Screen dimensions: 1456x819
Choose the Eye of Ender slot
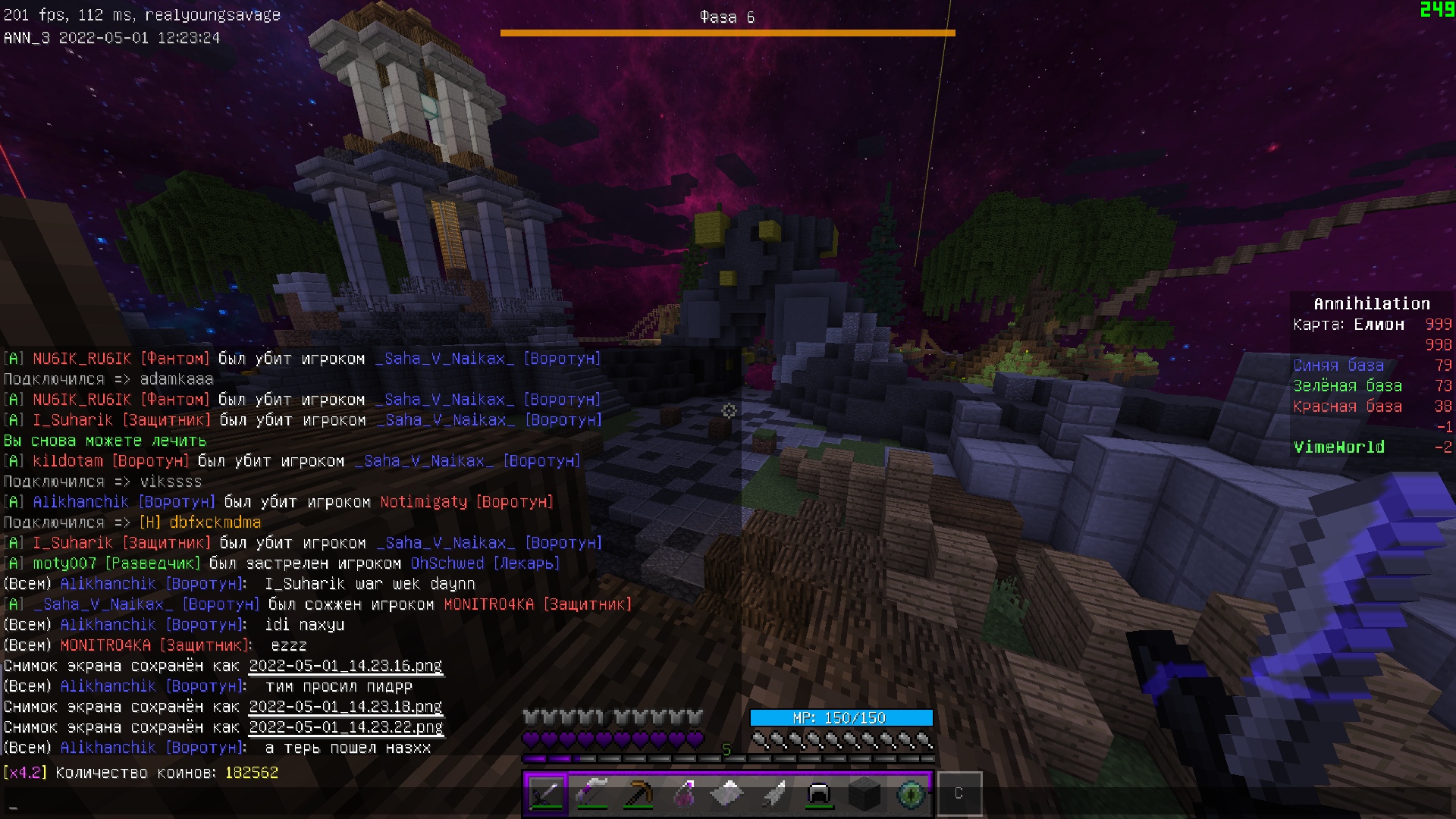tap(910, 794)
